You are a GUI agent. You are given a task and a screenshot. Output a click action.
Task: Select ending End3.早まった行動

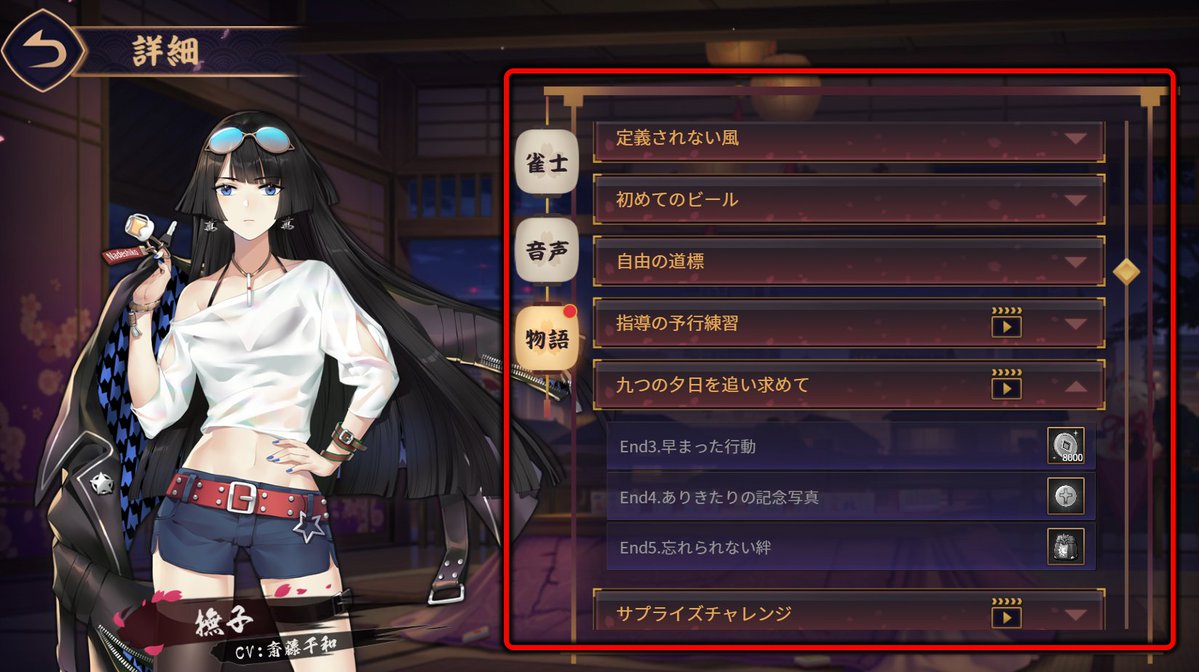pos(822,446)
